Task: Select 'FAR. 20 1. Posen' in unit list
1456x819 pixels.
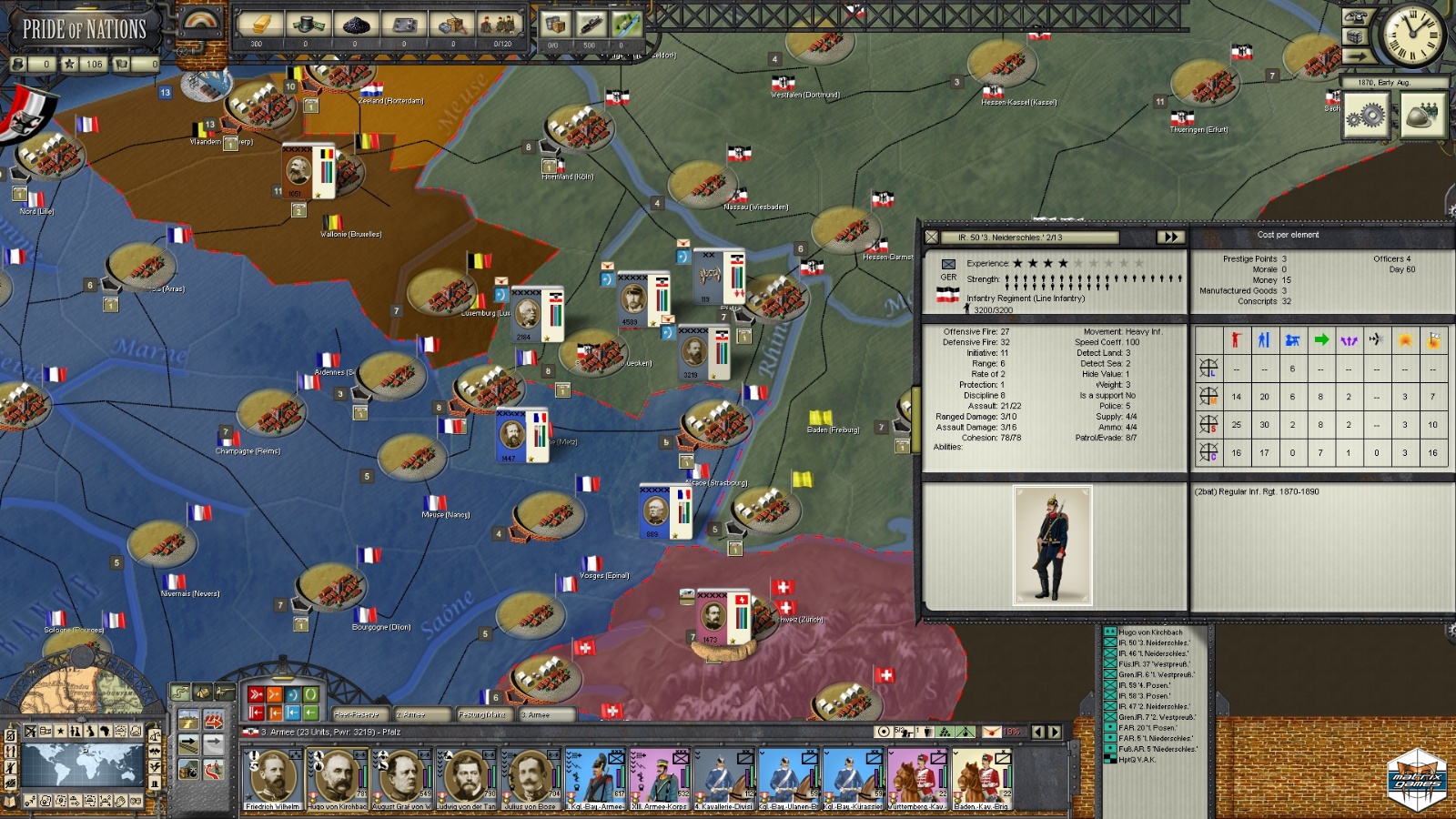Action: coord(1148,728)
